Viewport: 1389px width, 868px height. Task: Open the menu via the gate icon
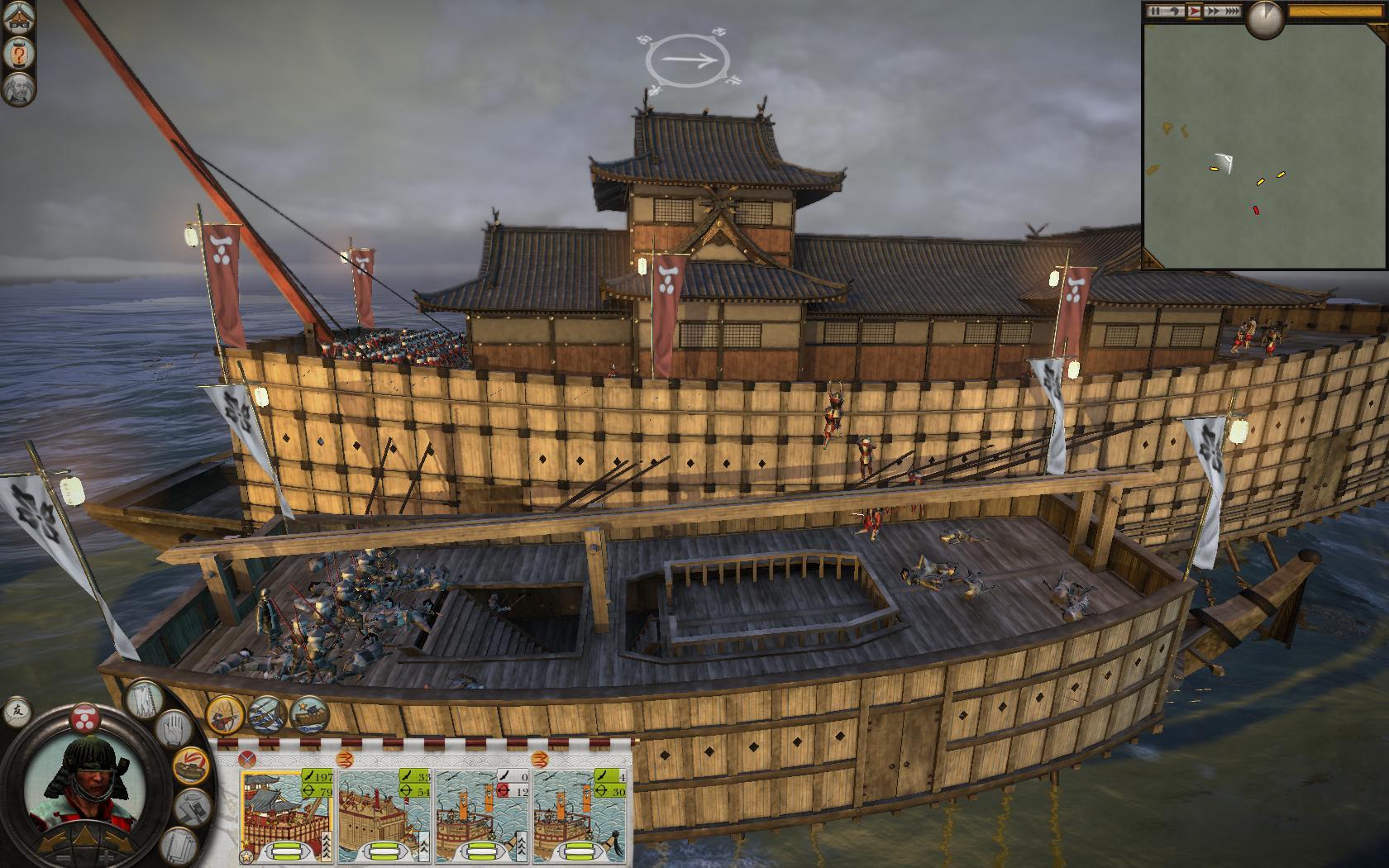(x=18, y=18)
